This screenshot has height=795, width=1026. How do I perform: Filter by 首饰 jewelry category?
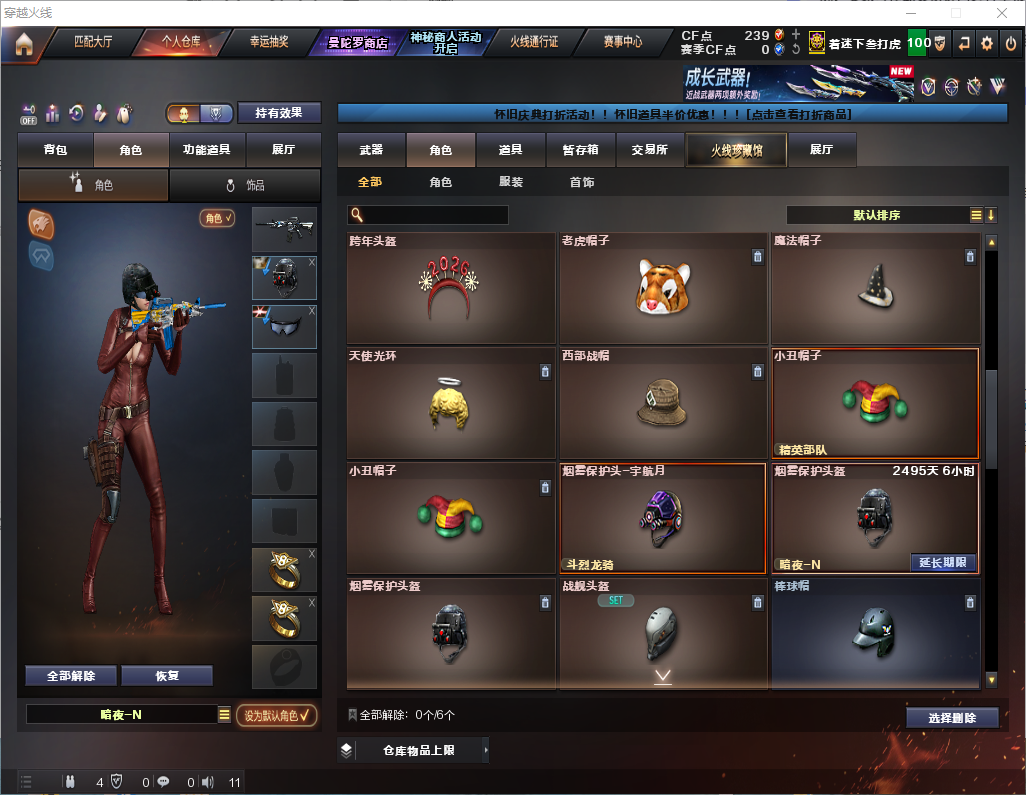(x=581, y=183)
